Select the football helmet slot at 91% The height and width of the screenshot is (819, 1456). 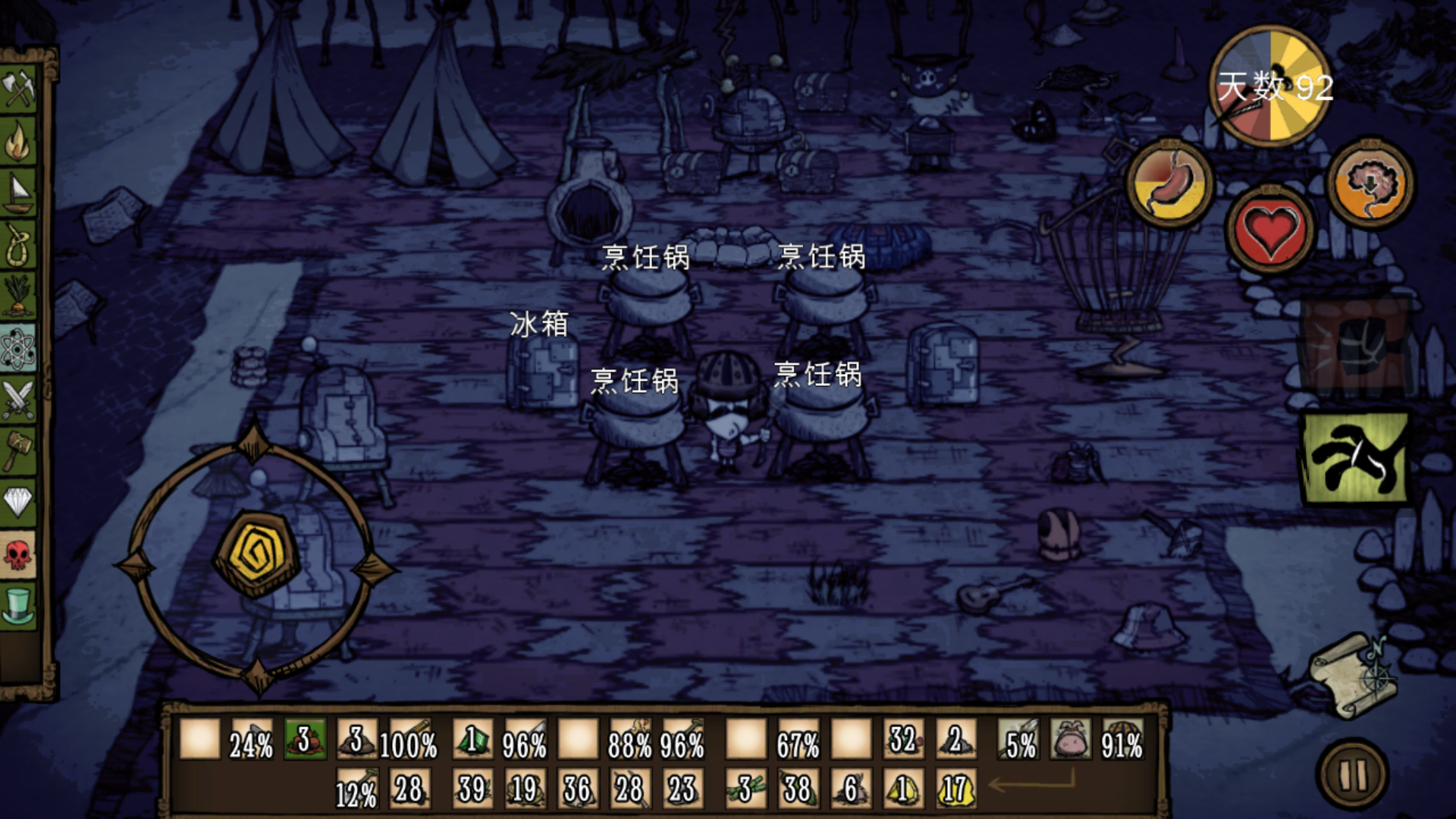coord(1122,739)
